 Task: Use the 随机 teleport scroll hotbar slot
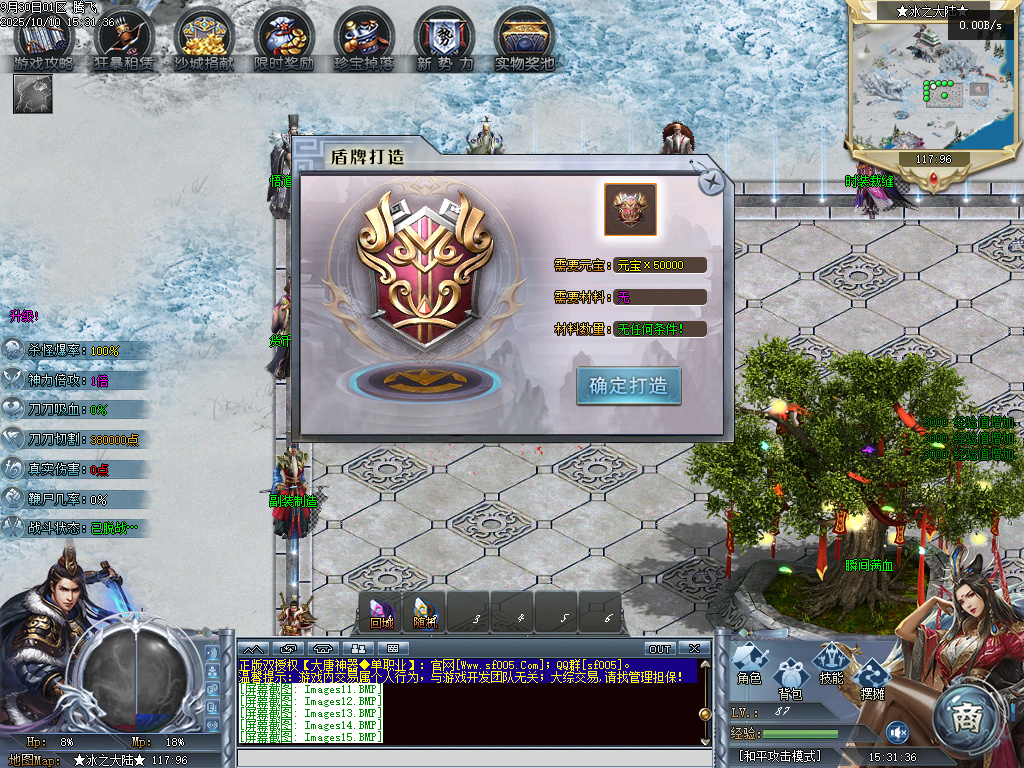click(x=424, y=612)
